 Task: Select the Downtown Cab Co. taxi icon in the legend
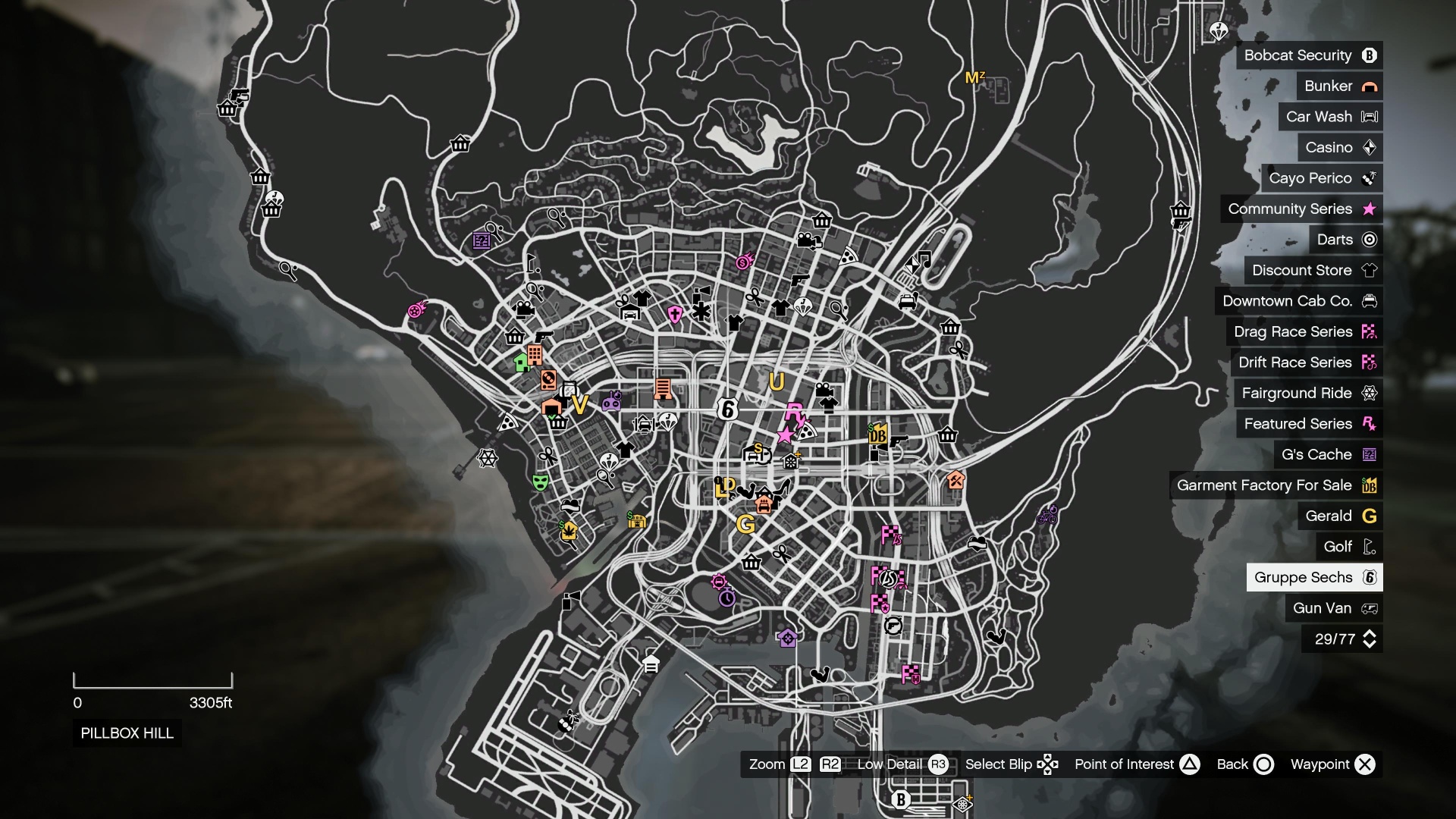[1370, 301]
